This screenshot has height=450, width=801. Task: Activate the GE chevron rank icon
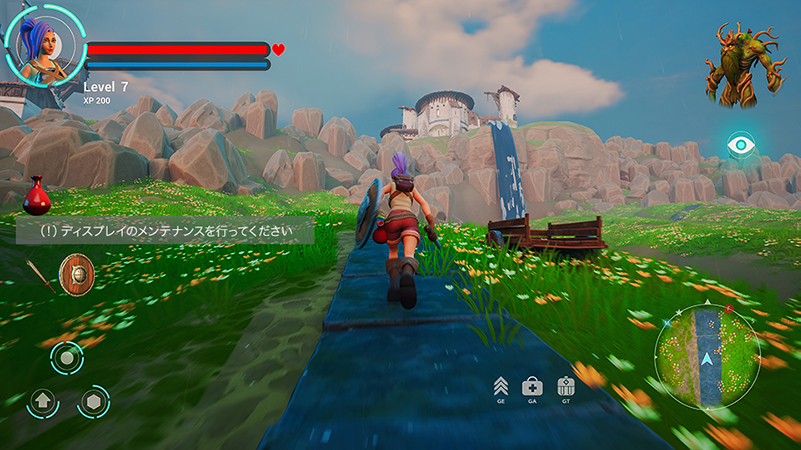tap(500, 386)
